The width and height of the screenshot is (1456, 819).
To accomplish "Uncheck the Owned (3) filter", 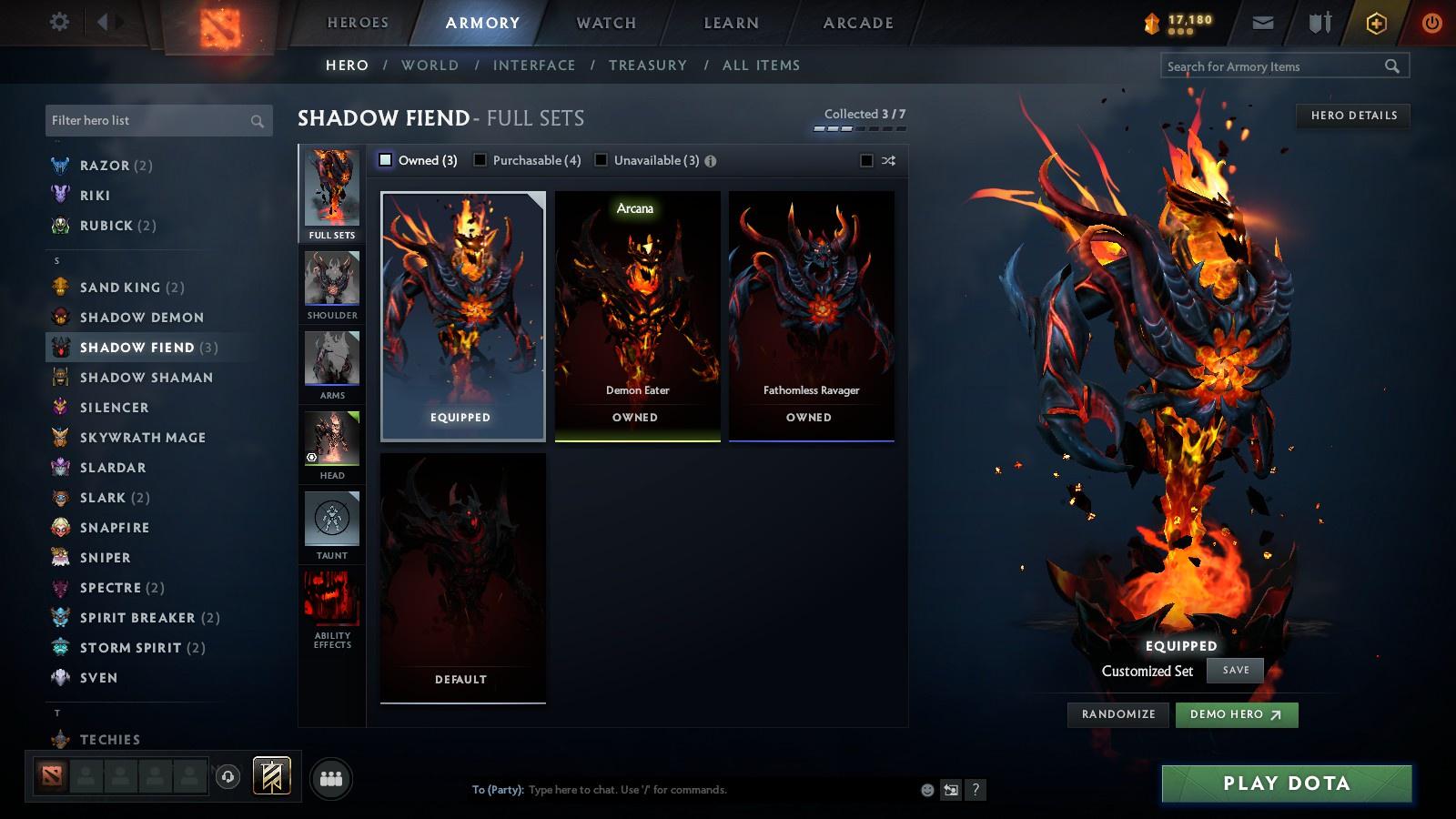I will (385, 159).
